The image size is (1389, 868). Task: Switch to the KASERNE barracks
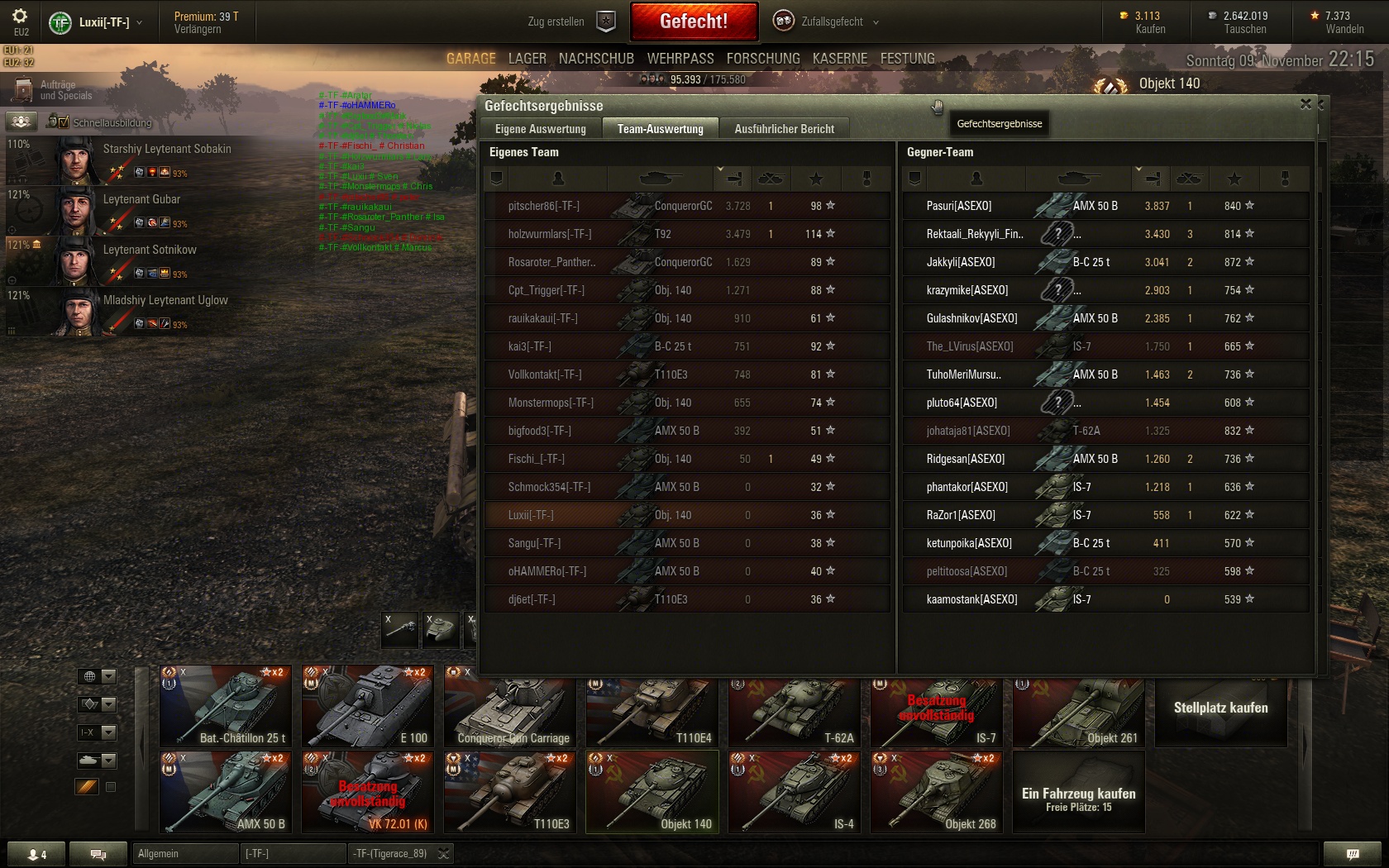[840, 59]
